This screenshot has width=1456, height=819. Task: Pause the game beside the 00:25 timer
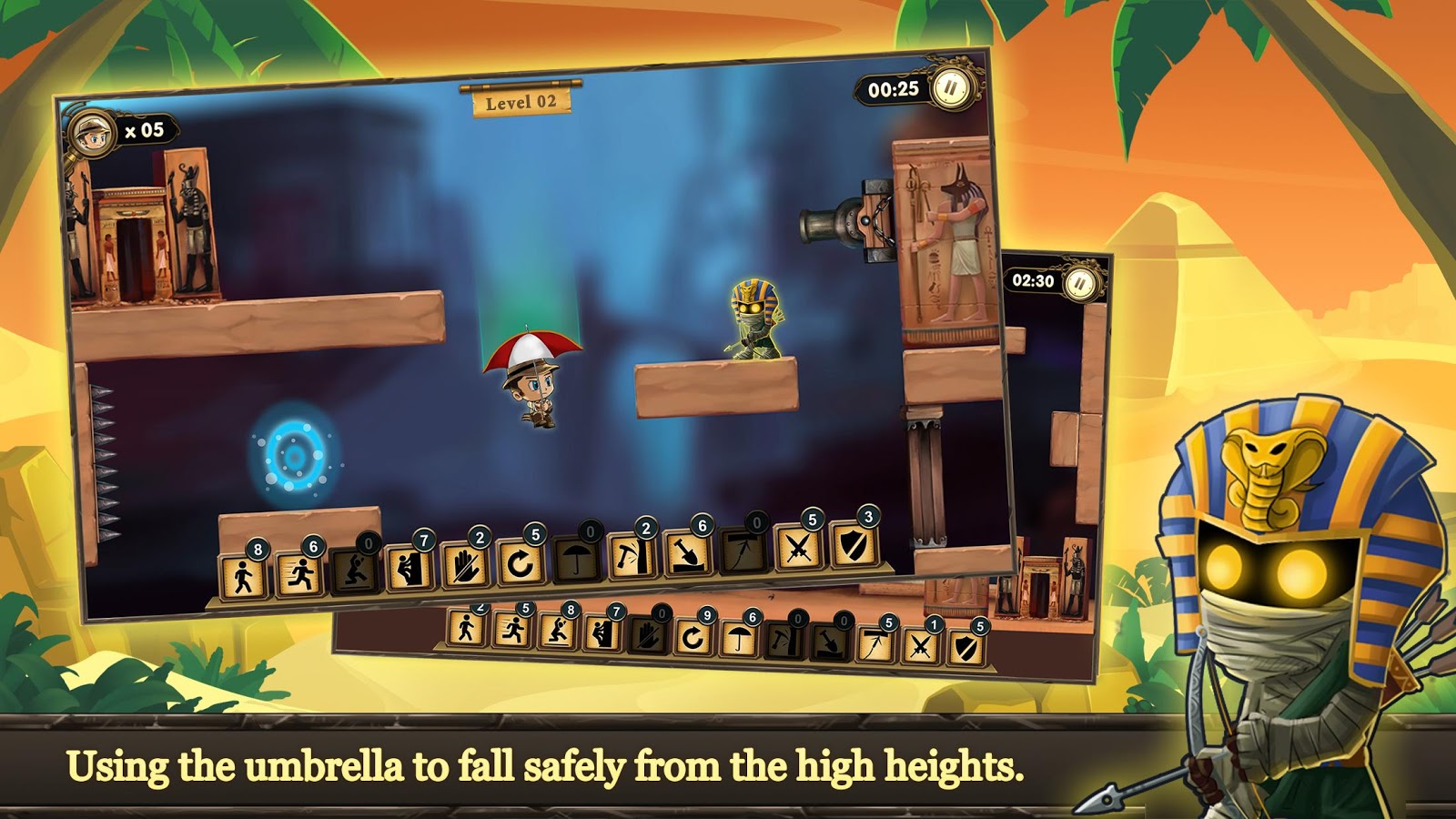(x=951, y=88)
